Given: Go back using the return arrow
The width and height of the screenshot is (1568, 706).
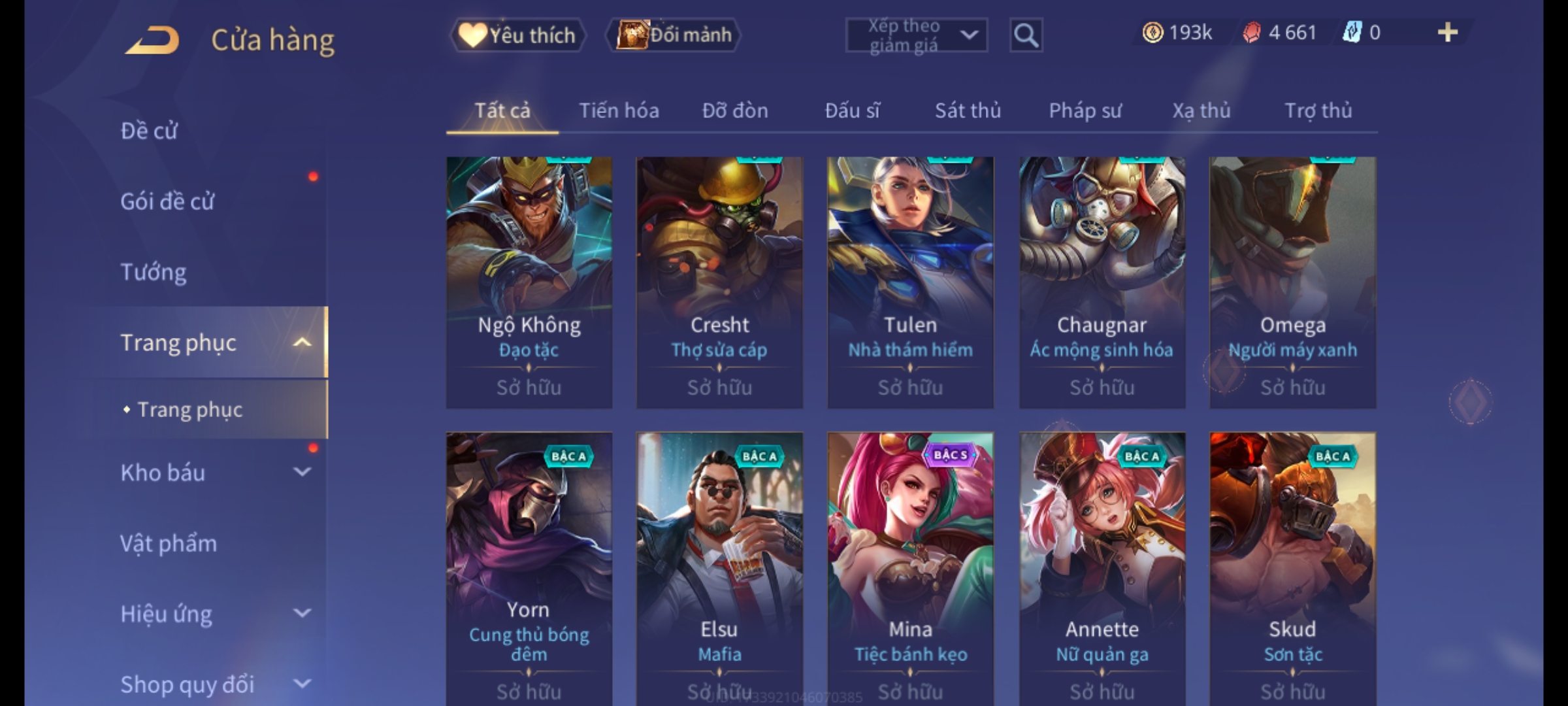Looking at the screenshot, I should (152, 41).
